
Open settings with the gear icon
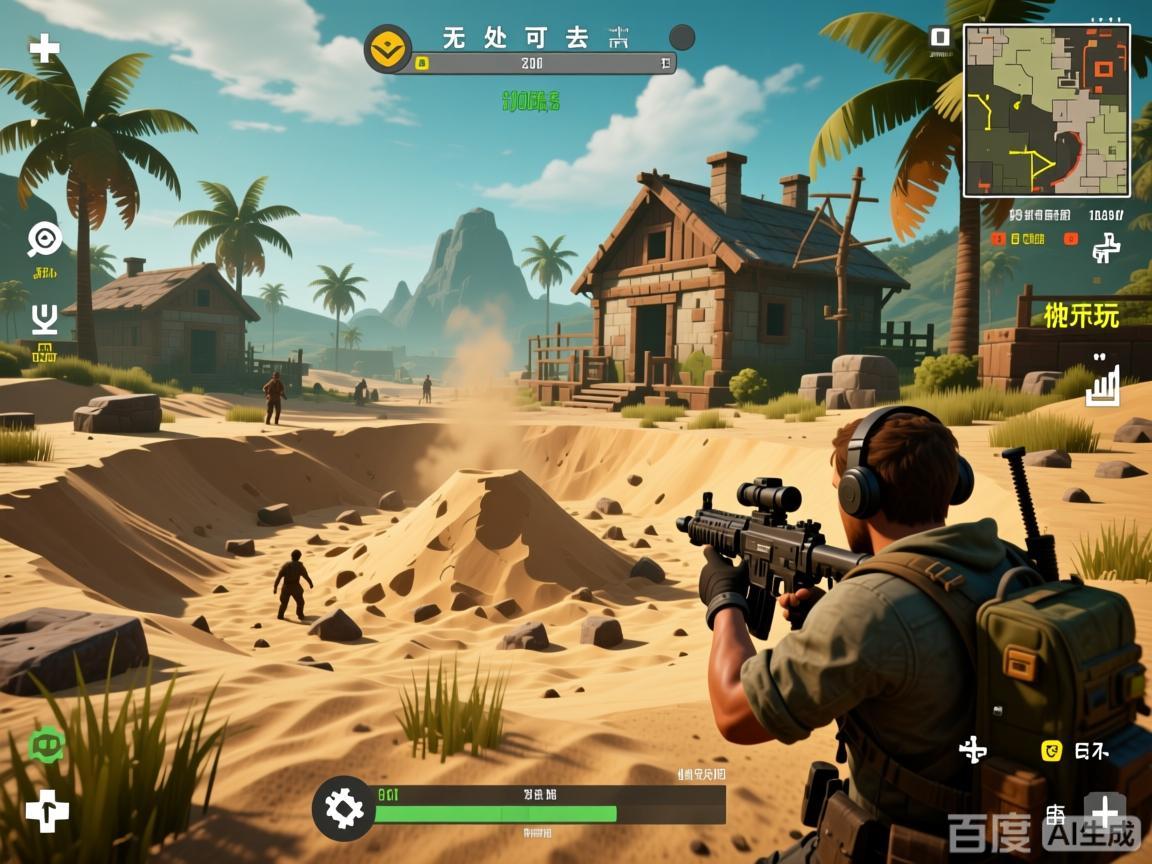(344, 807)
